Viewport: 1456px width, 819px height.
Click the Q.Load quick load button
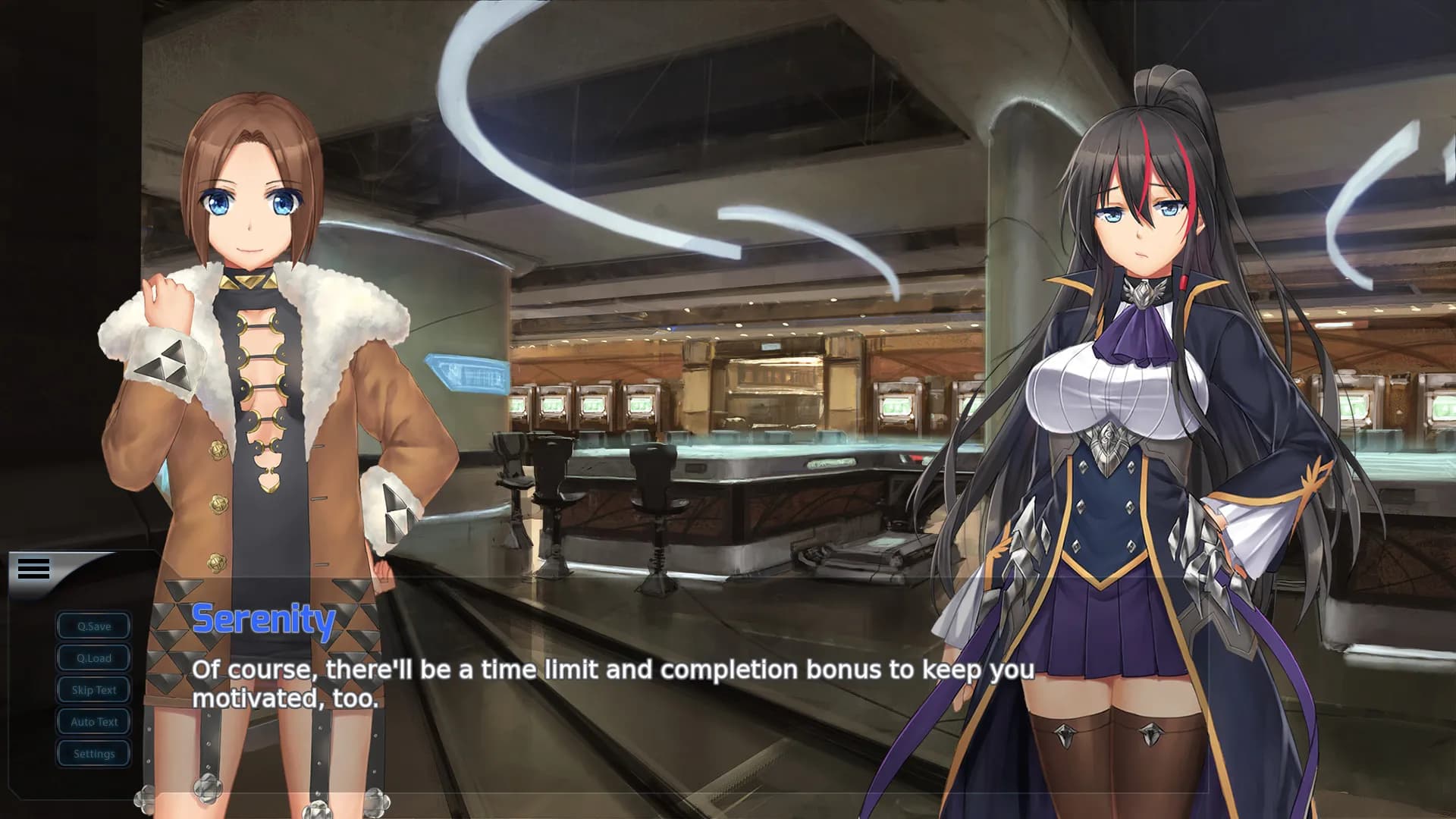coord(93,657)
